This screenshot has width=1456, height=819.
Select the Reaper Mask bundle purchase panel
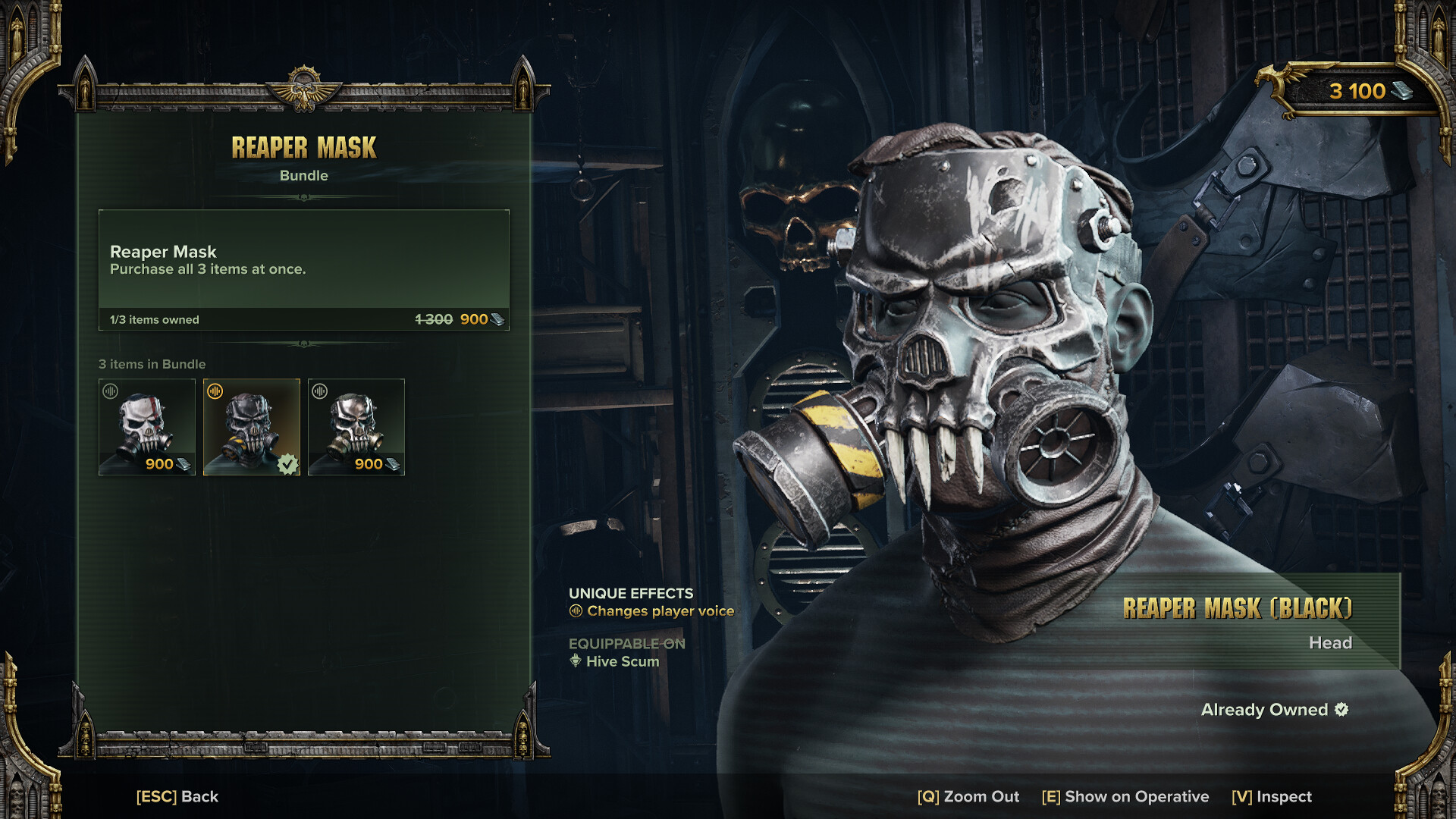tap(303, 270)
